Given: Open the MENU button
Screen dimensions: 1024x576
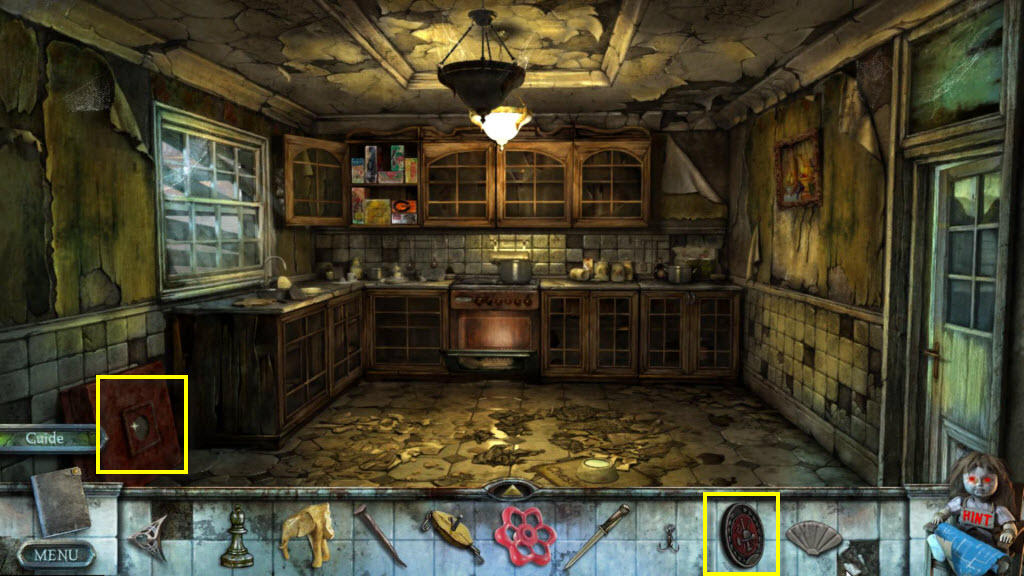Looking at the screenshot, I should pyautogui.click(x=56, y=553).
